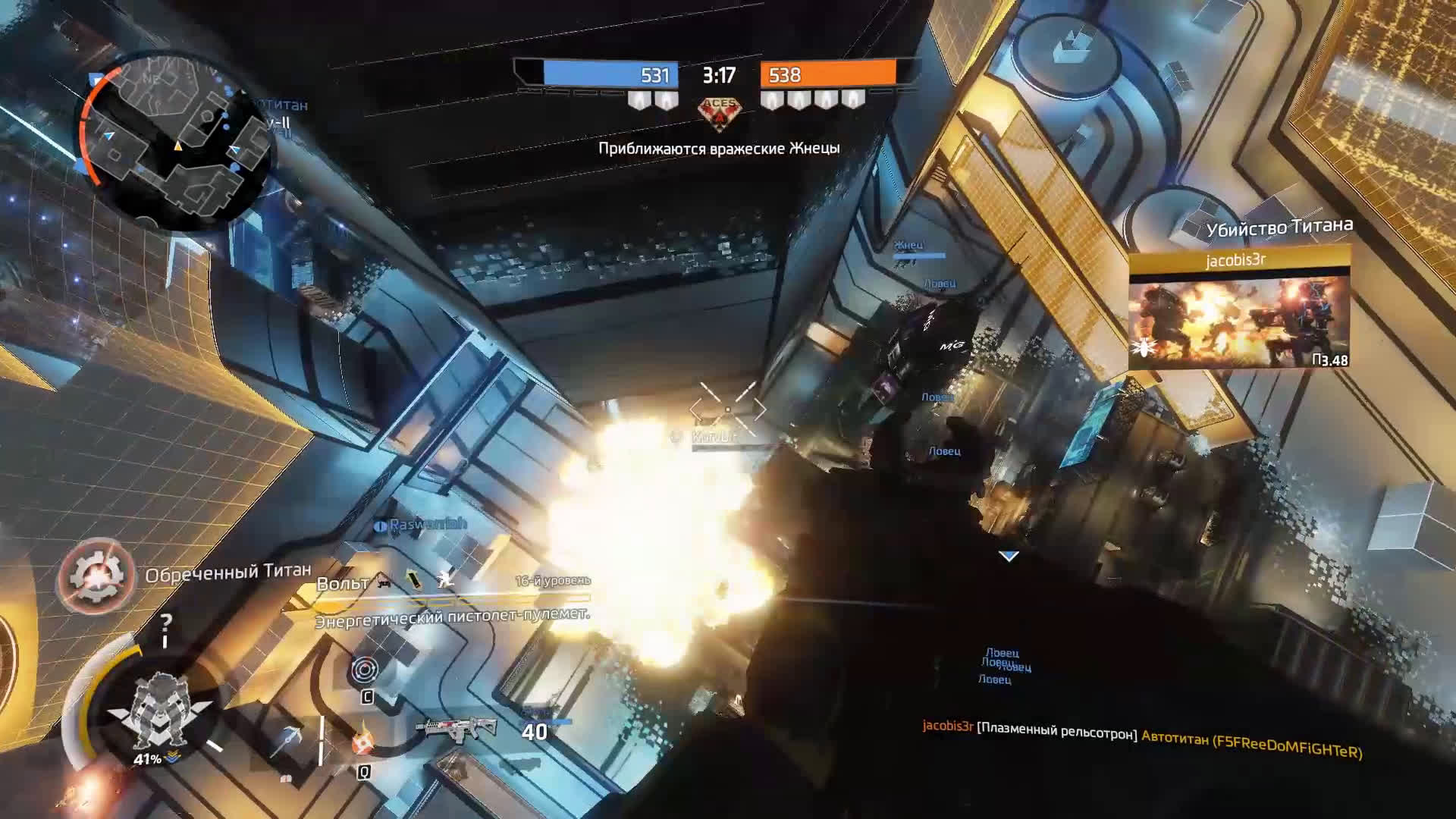The width and height of the screenshot is (1456, 819).
Task: Click the ACES team emblem
Action: coord(719,111)
